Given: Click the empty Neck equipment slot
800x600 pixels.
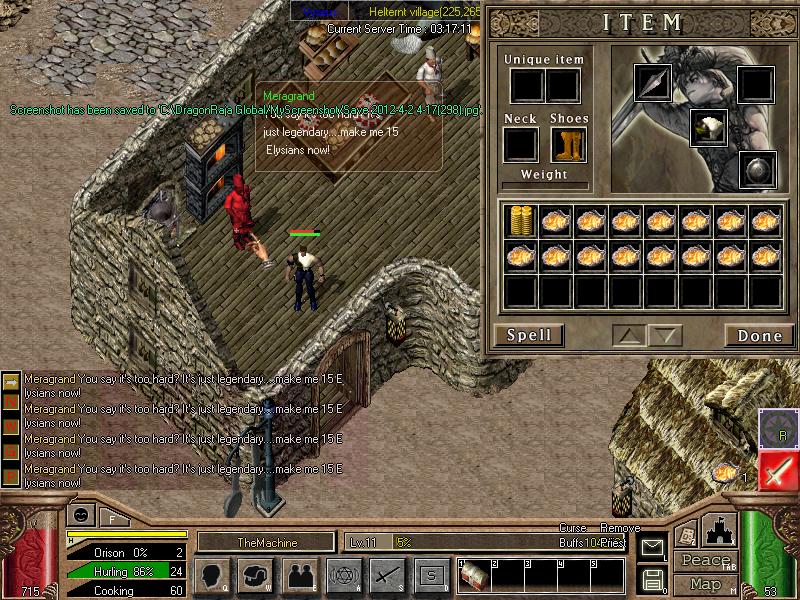Looking at the screenshot, I should tap(520, 145).
